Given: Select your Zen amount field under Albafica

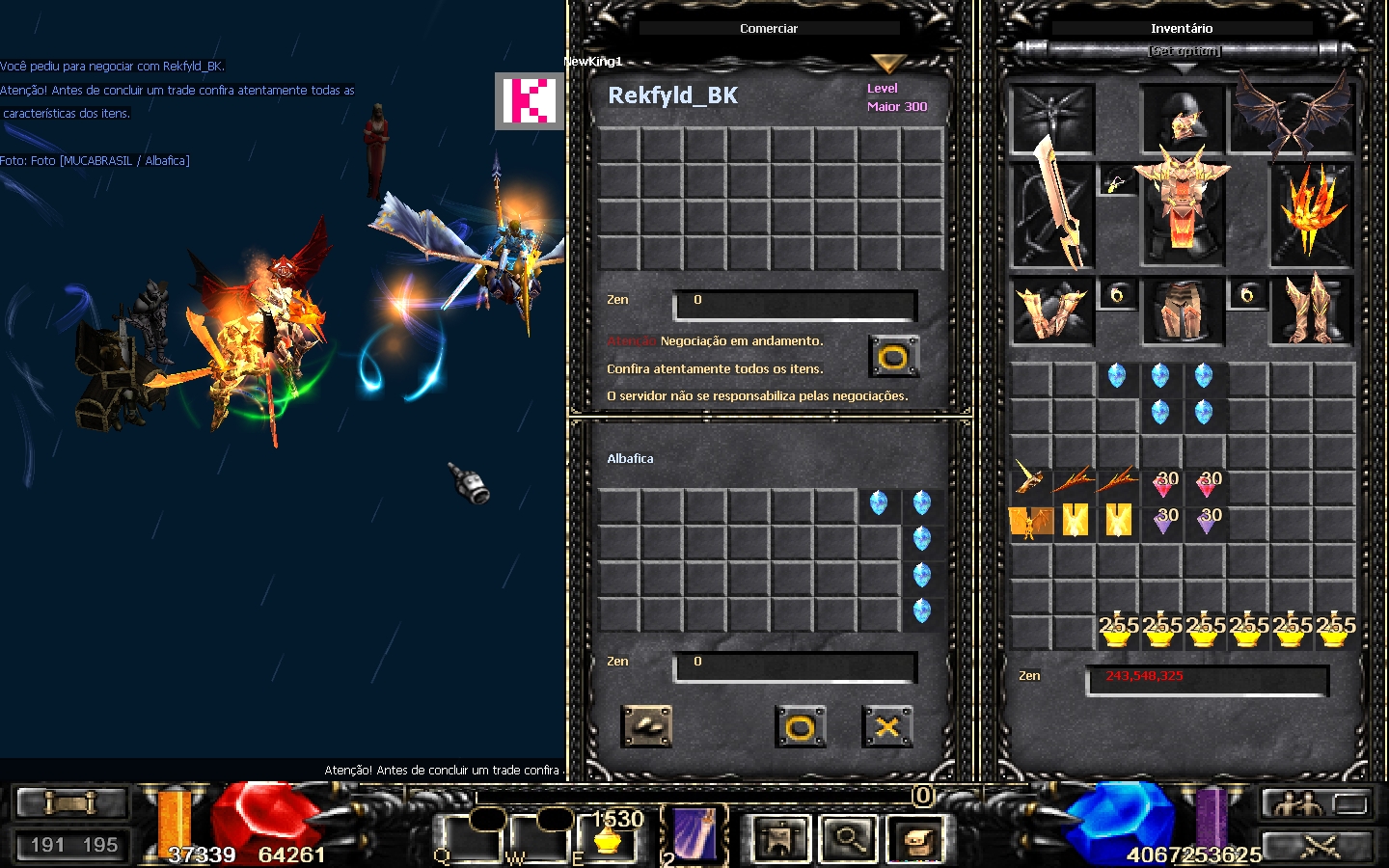Looking at the screenshot, I should pyautogui.click(x=796, y=665).
